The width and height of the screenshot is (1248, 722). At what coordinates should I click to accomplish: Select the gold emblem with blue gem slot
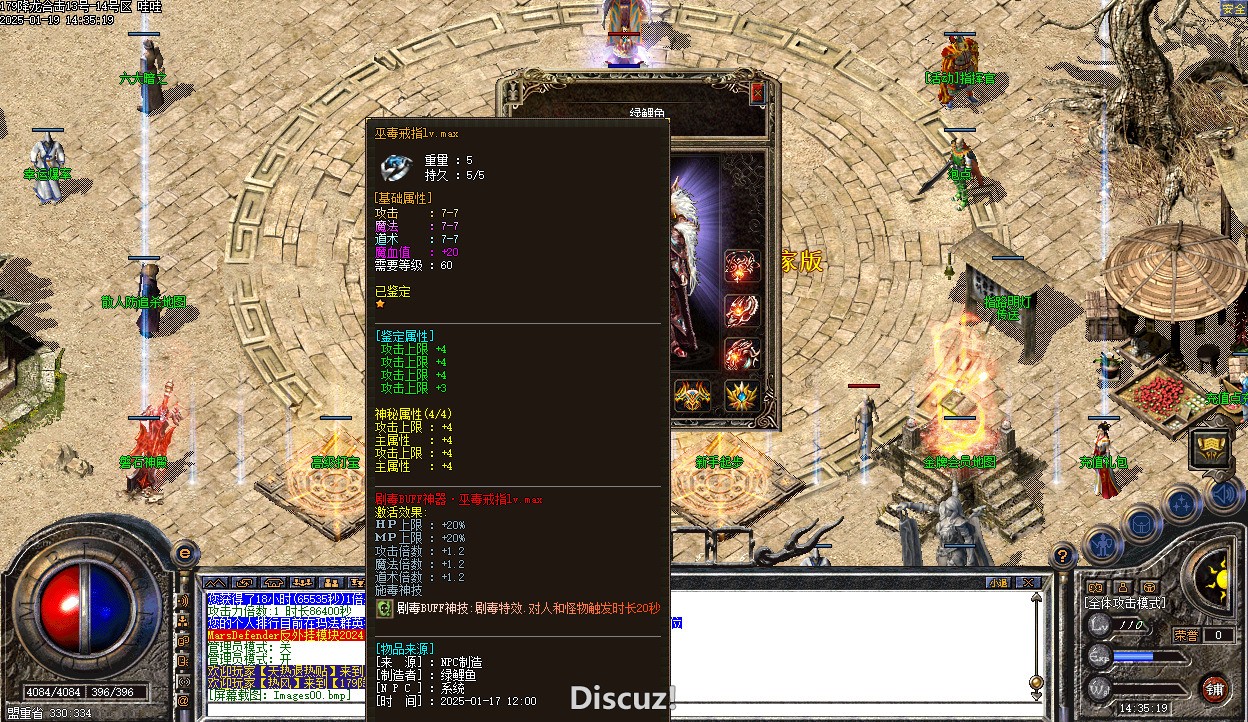click(x=741, y=396)
